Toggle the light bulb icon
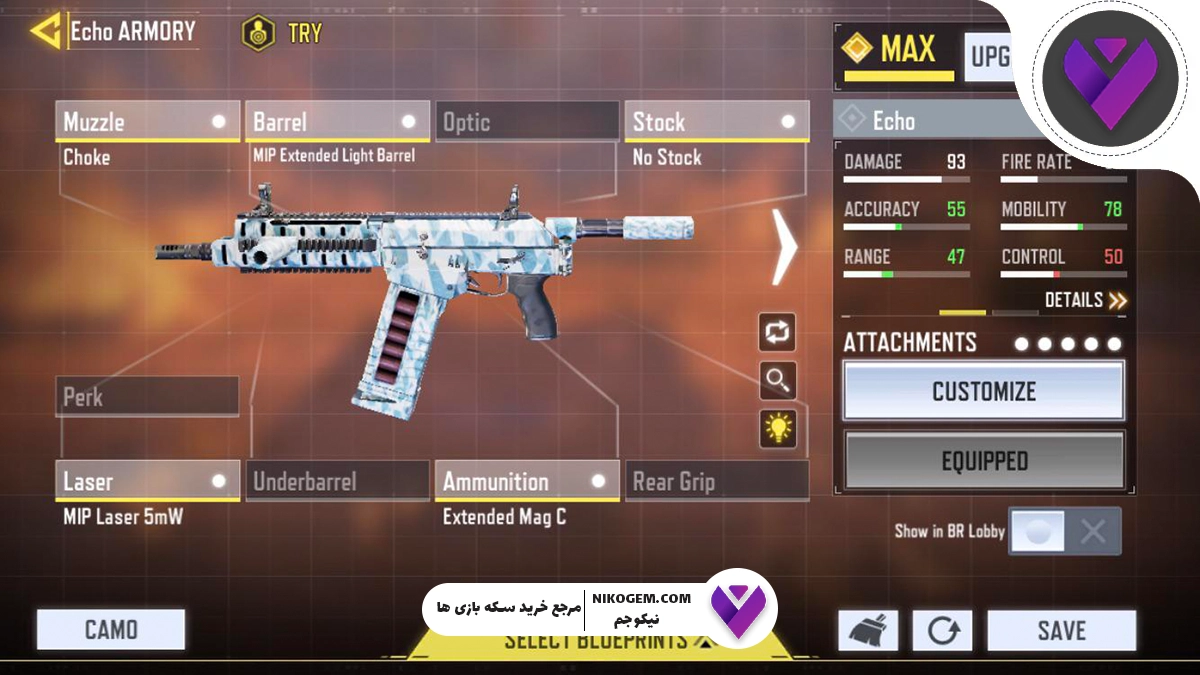The height and width of the screenshot is (675, 1200). click(x=777, y=428)
